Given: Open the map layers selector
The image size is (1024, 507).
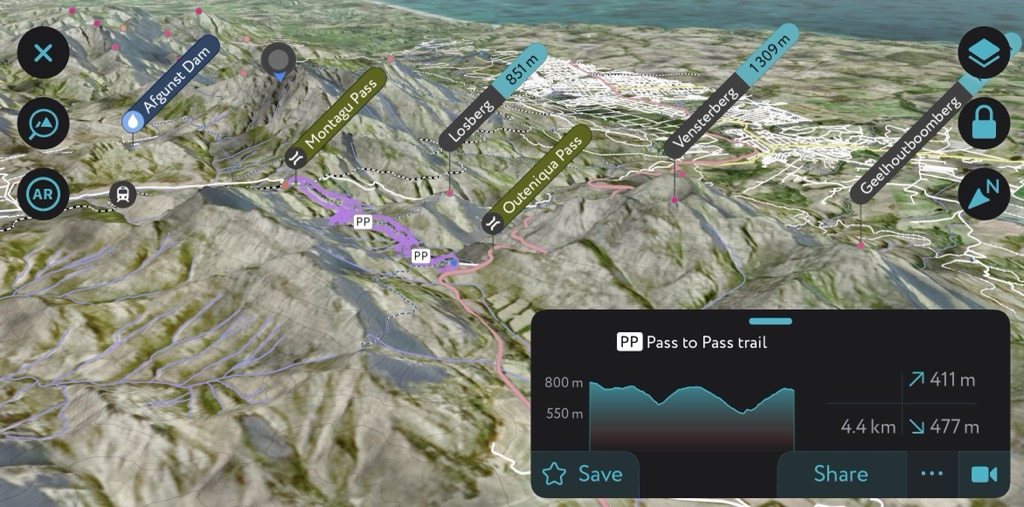Looking at the screenshot, I should (x=984, y=54).
